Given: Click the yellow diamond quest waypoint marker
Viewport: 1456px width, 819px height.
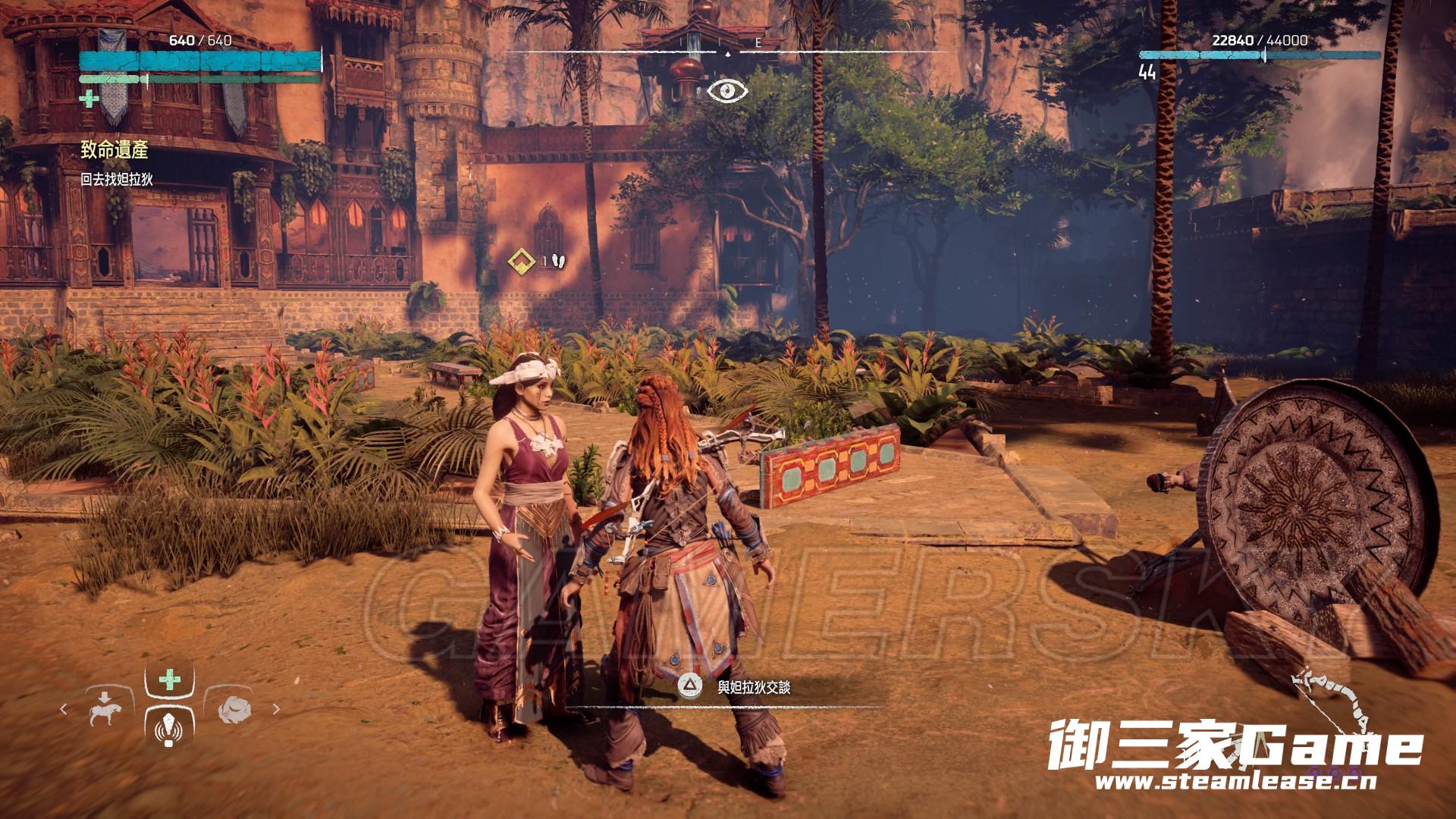Looking at the screenshot, I should click(x=520, y=262).
